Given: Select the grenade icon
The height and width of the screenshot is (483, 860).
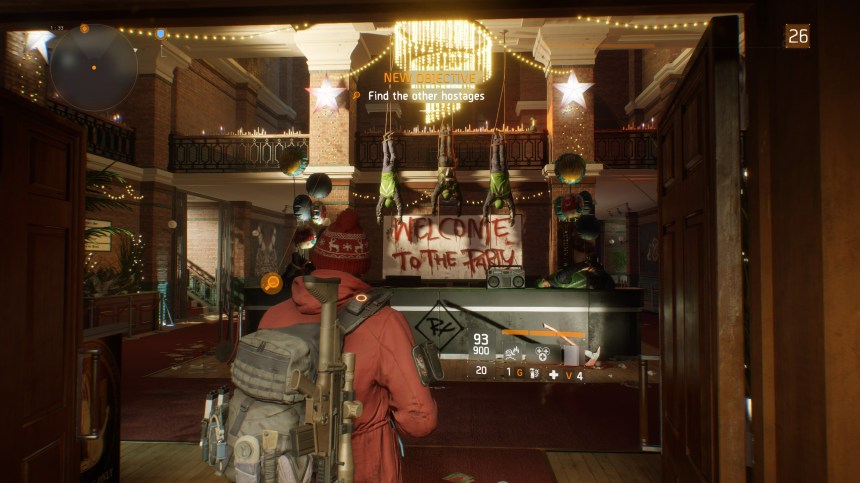Looking at the screenshot, I should pos(532,372).
